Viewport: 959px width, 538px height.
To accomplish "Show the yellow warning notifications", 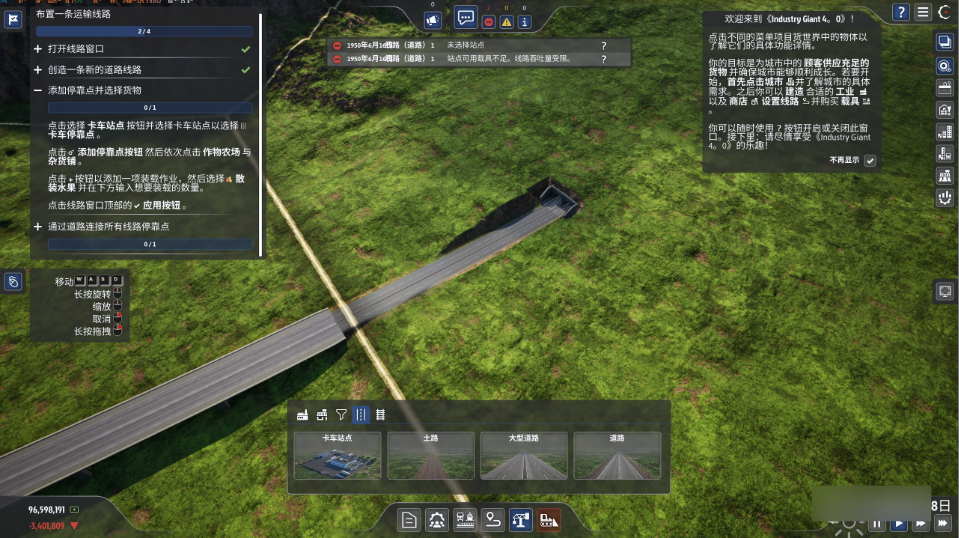I will pos(507,21).
